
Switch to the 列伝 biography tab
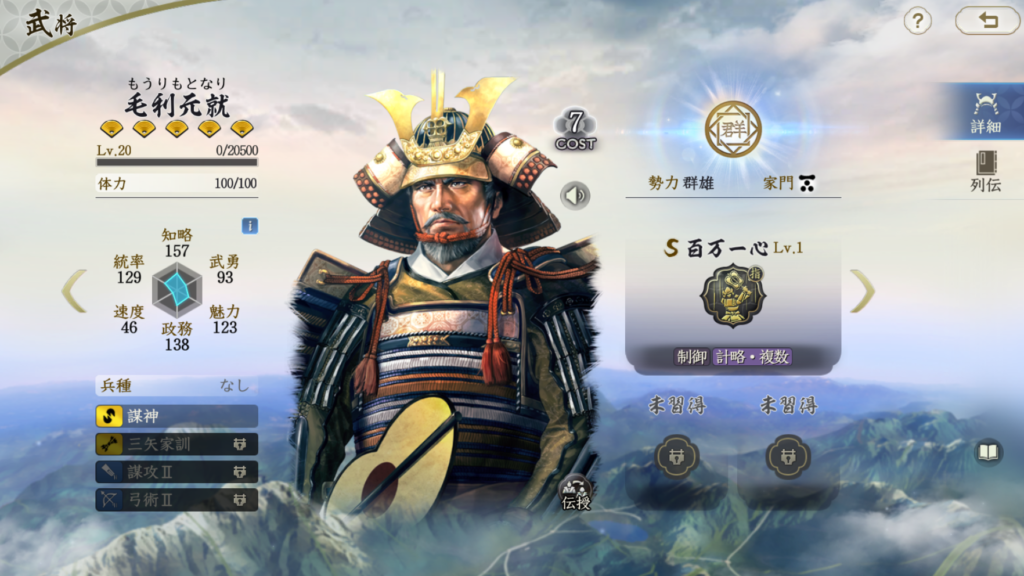point(985,171)
